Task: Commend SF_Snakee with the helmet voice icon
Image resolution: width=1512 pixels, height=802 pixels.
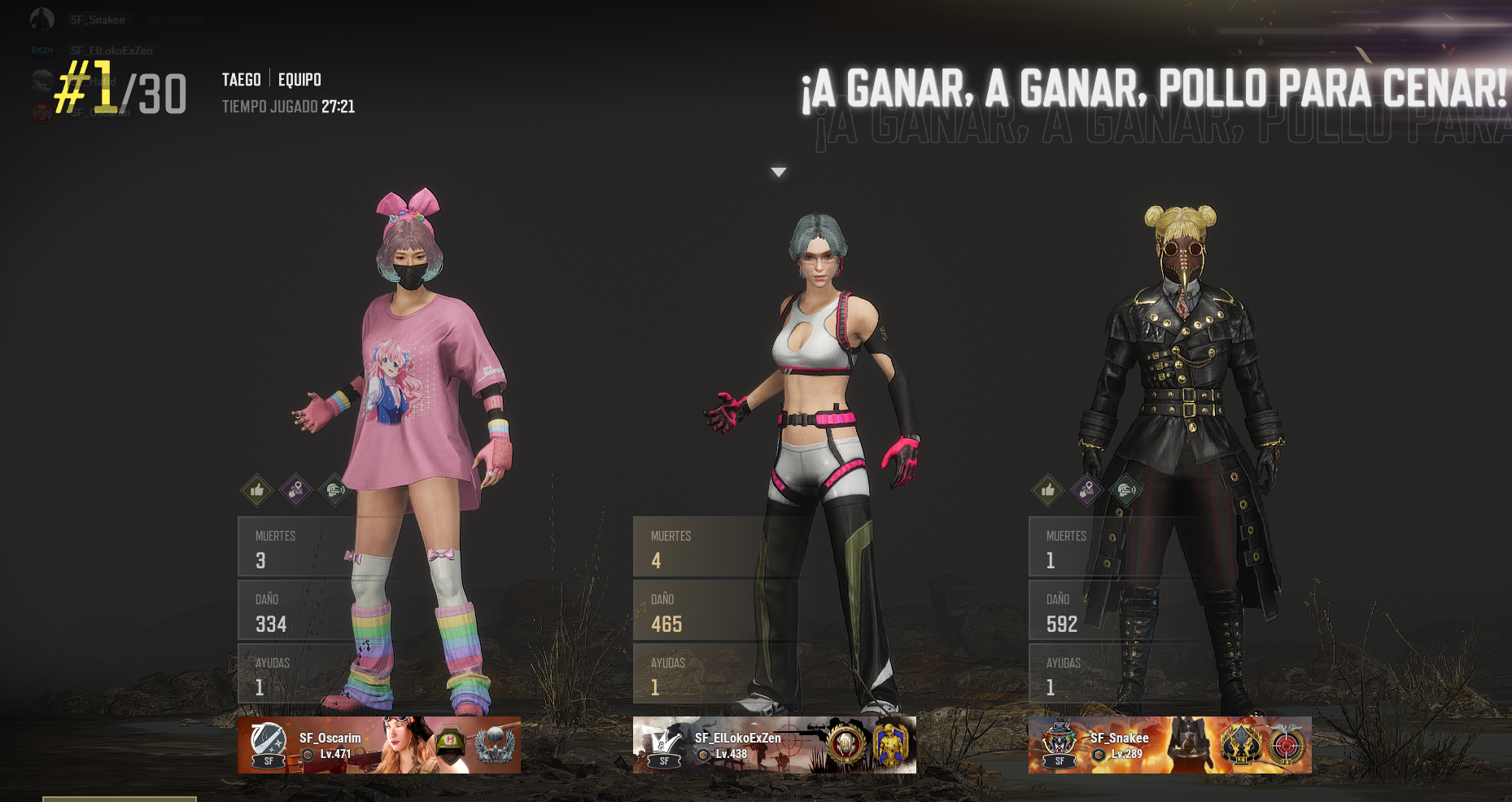Action: coord(1125,490)
